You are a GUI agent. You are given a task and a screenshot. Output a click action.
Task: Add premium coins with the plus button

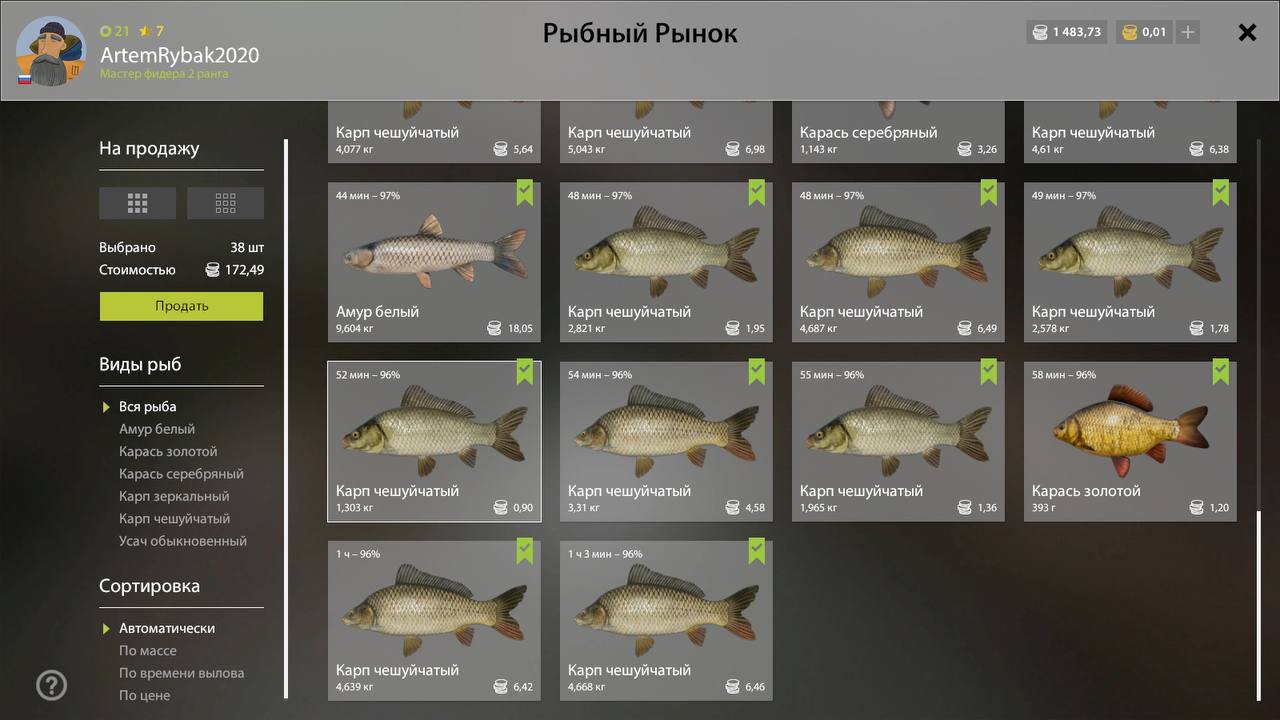tap(1188, 32)
